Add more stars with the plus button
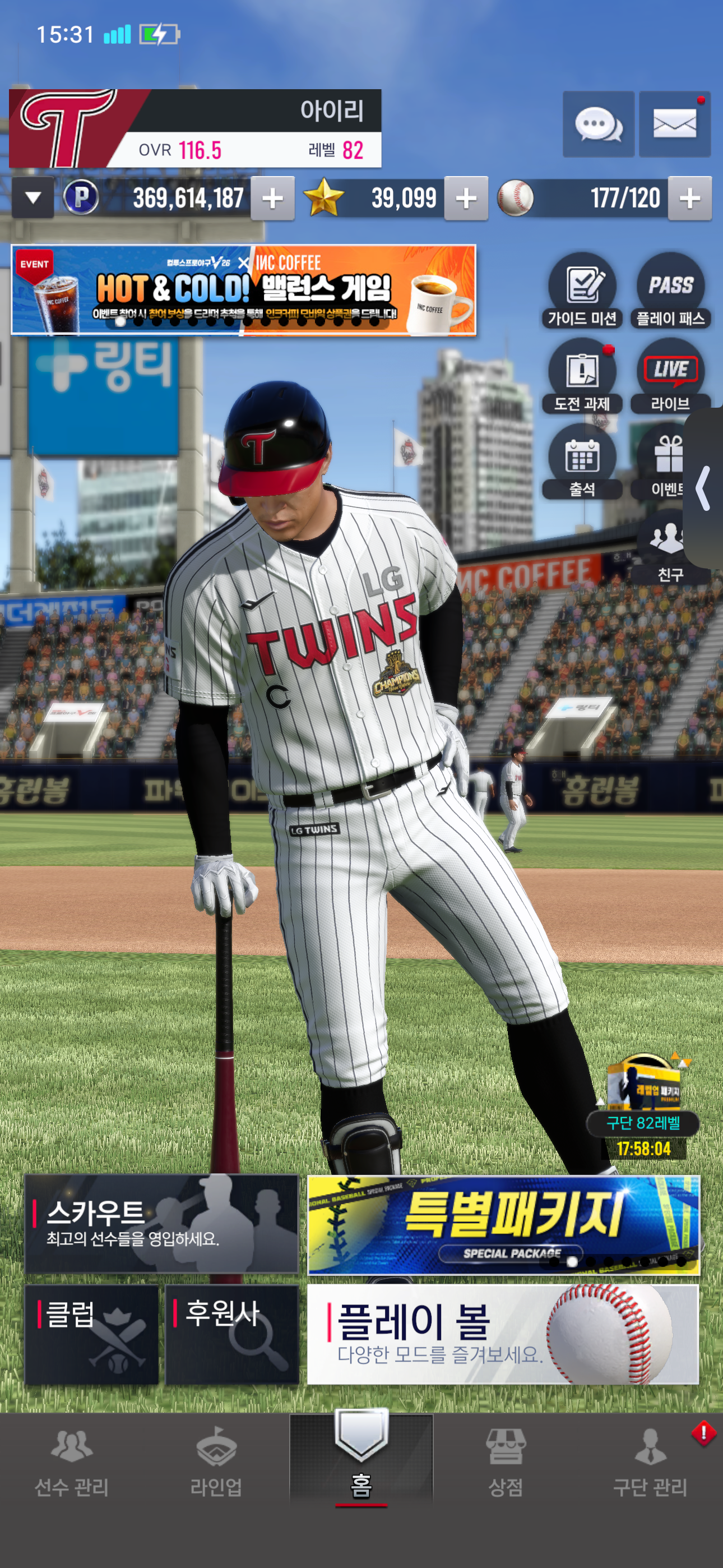Viewport: 723px width, 1568px height. [466, 199]
